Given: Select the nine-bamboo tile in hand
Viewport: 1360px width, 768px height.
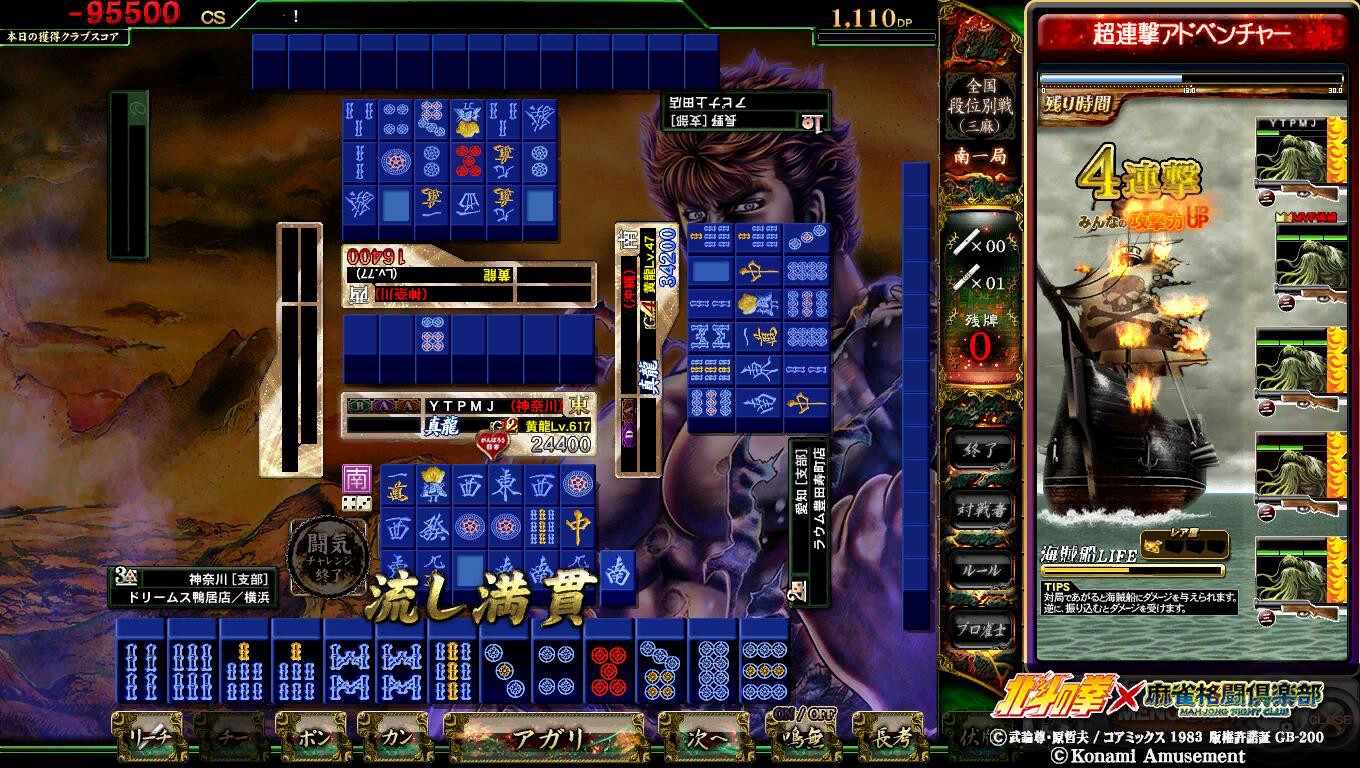Looking at the screenshot, I should (454, 661).
